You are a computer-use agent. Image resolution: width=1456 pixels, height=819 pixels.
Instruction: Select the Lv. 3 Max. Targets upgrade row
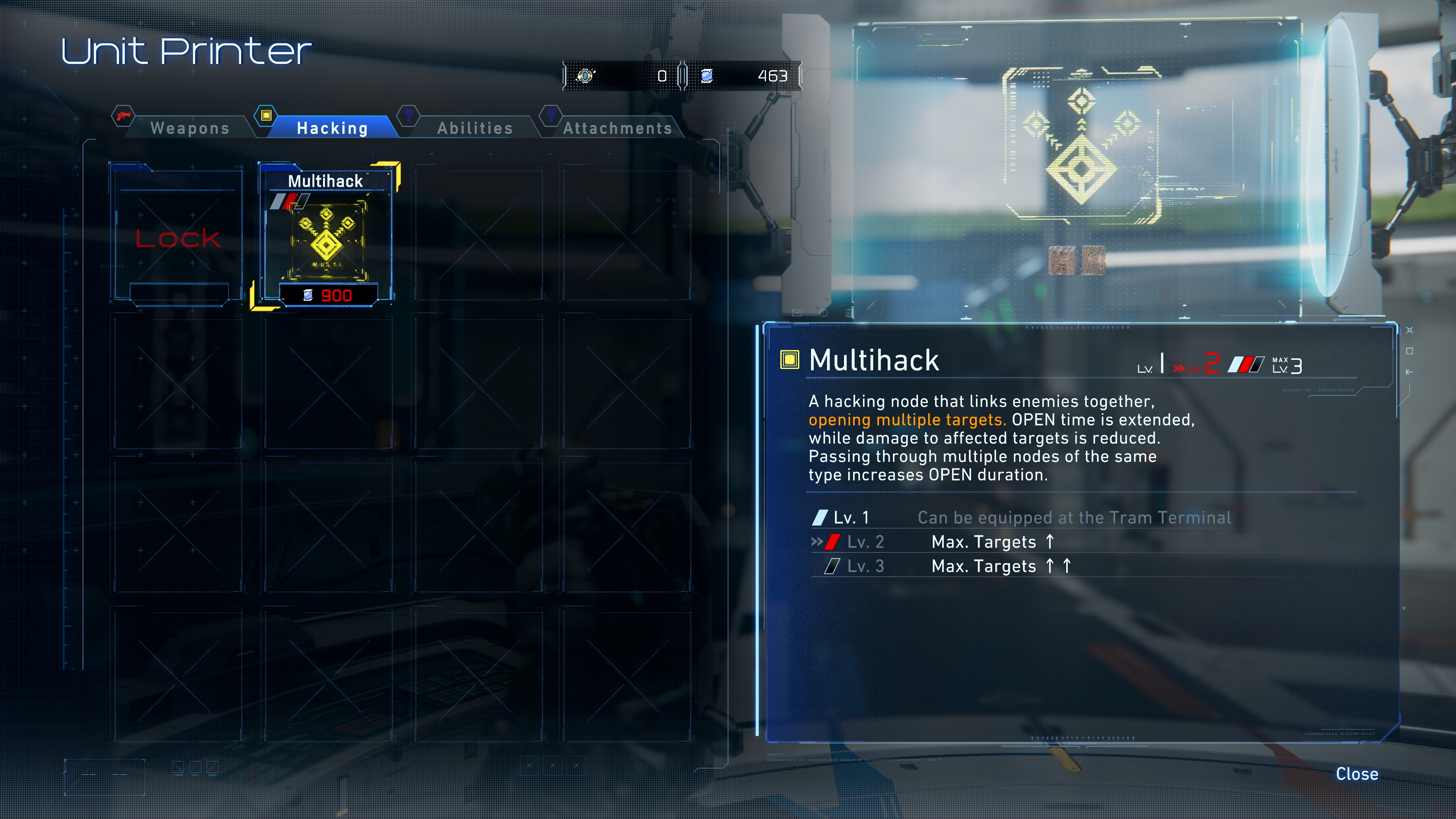tap(984, 566)
